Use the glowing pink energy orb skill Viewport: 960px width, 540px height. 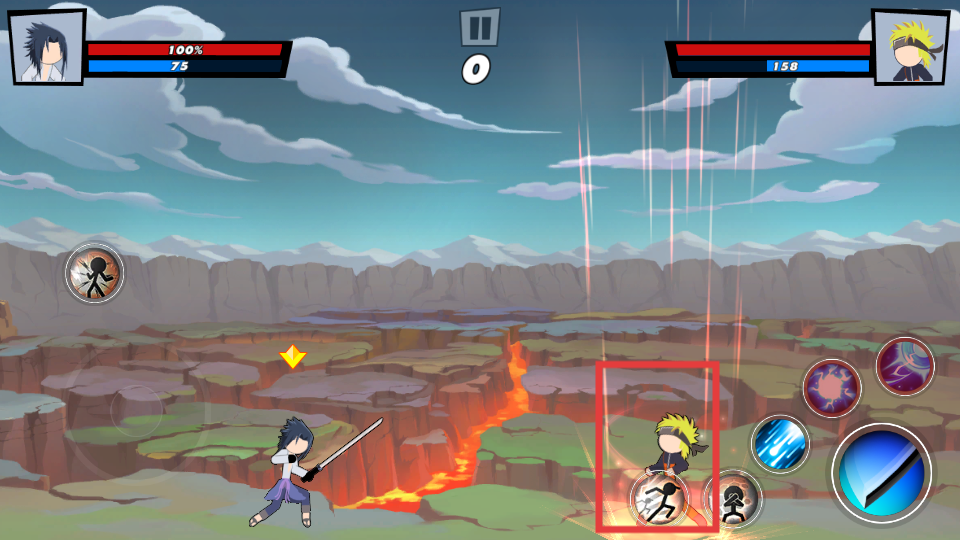pos(831,387)
